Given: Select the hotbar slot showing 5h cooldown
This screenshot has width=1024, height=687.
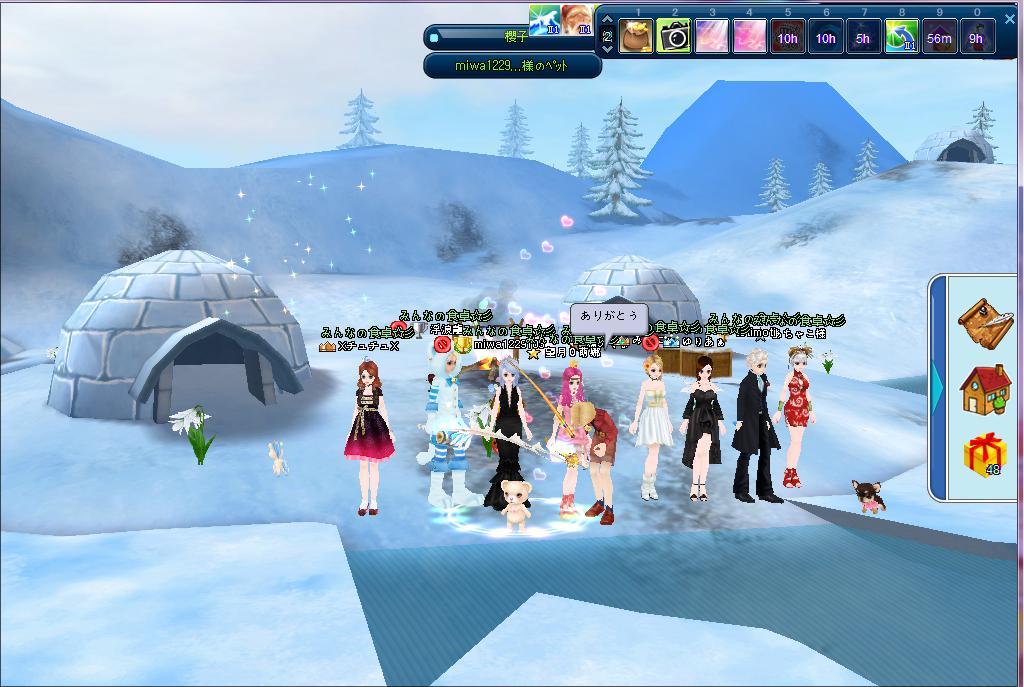Looking at the screenshot, I should (863, 38).
